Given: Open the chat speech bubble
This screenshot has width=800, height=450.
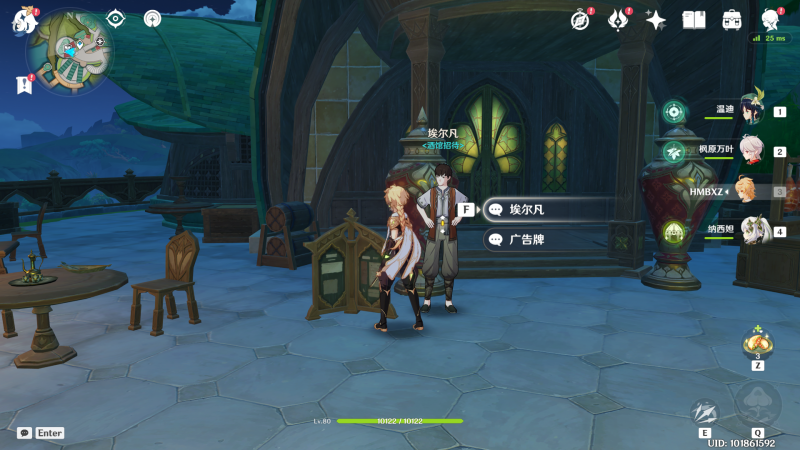Looking at the screenshot, I should (x=24, y=433).
